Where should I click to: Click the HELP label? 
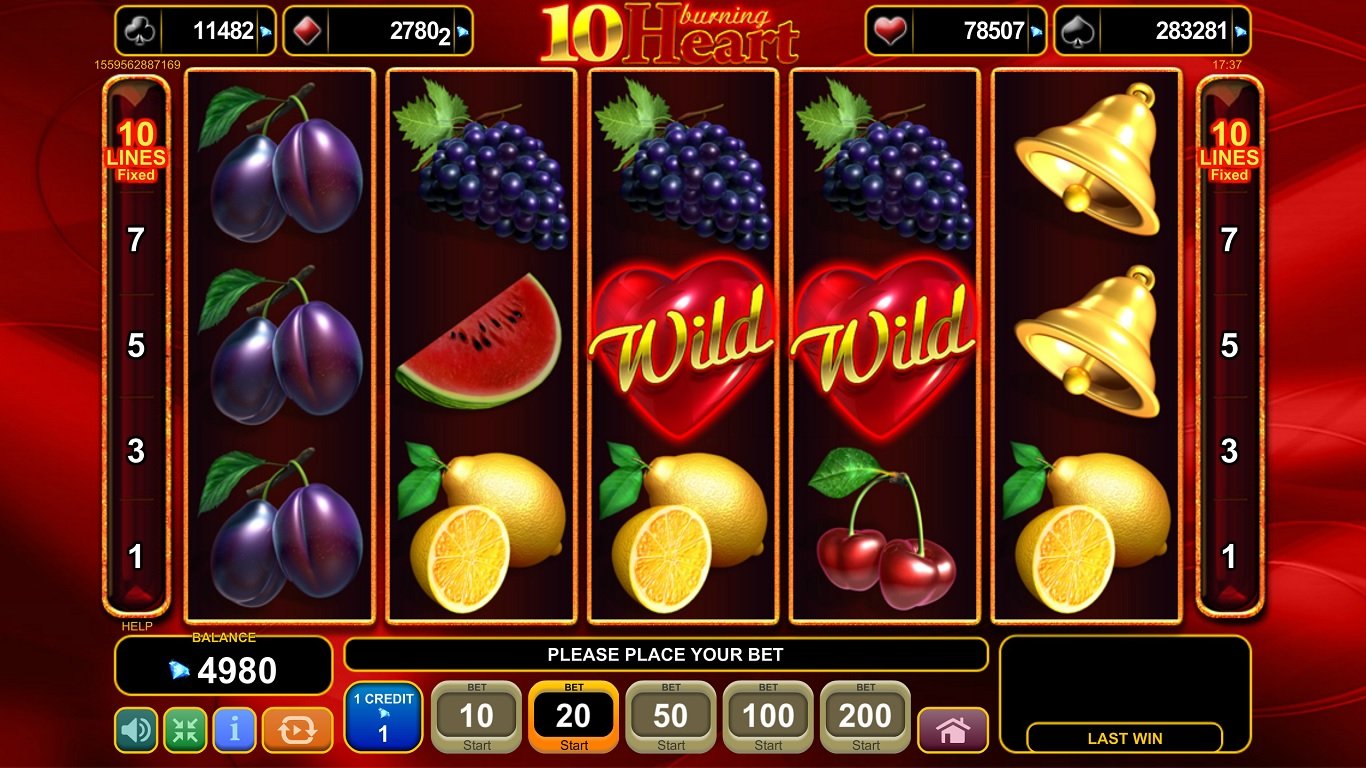pyautogui.click(x=137, y=625)
